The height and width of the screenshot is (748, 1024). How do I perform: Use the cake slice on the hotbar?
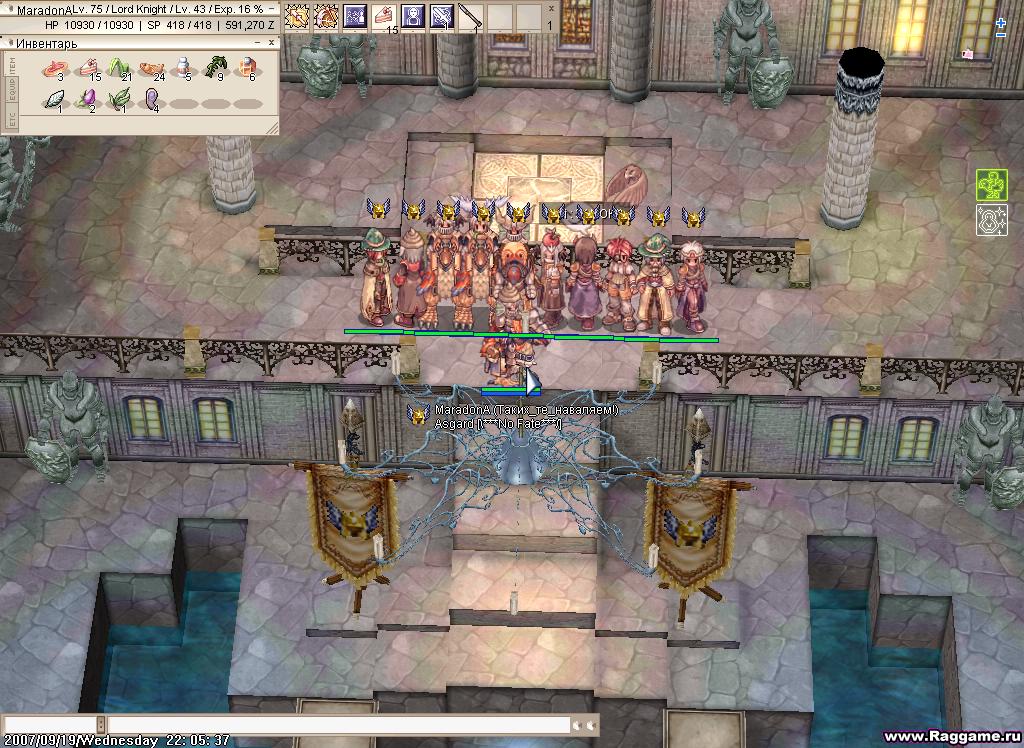click(x=385, y=16)
